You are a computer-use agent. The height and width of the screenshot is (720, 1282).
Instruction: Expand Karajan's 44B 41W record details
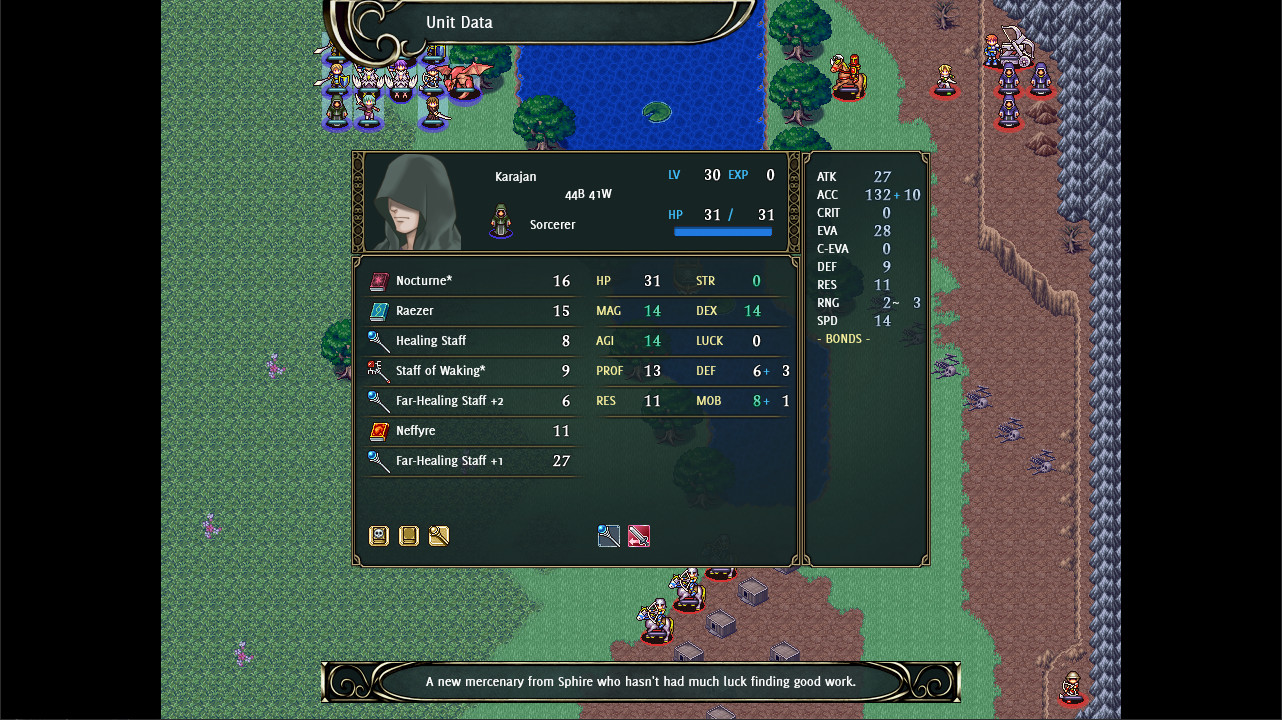(x=588, y=194)
